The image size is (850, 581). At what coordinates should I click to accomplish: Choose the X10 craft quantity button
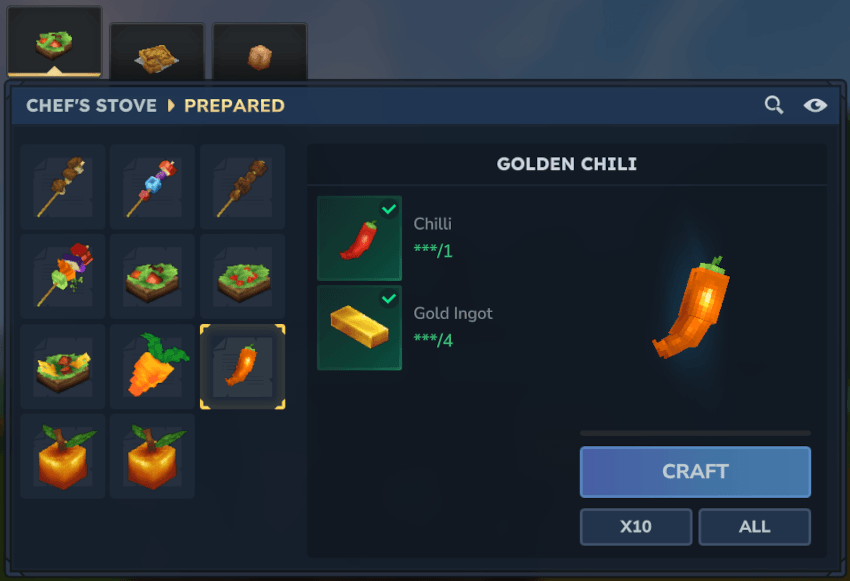tap(636, 526)
